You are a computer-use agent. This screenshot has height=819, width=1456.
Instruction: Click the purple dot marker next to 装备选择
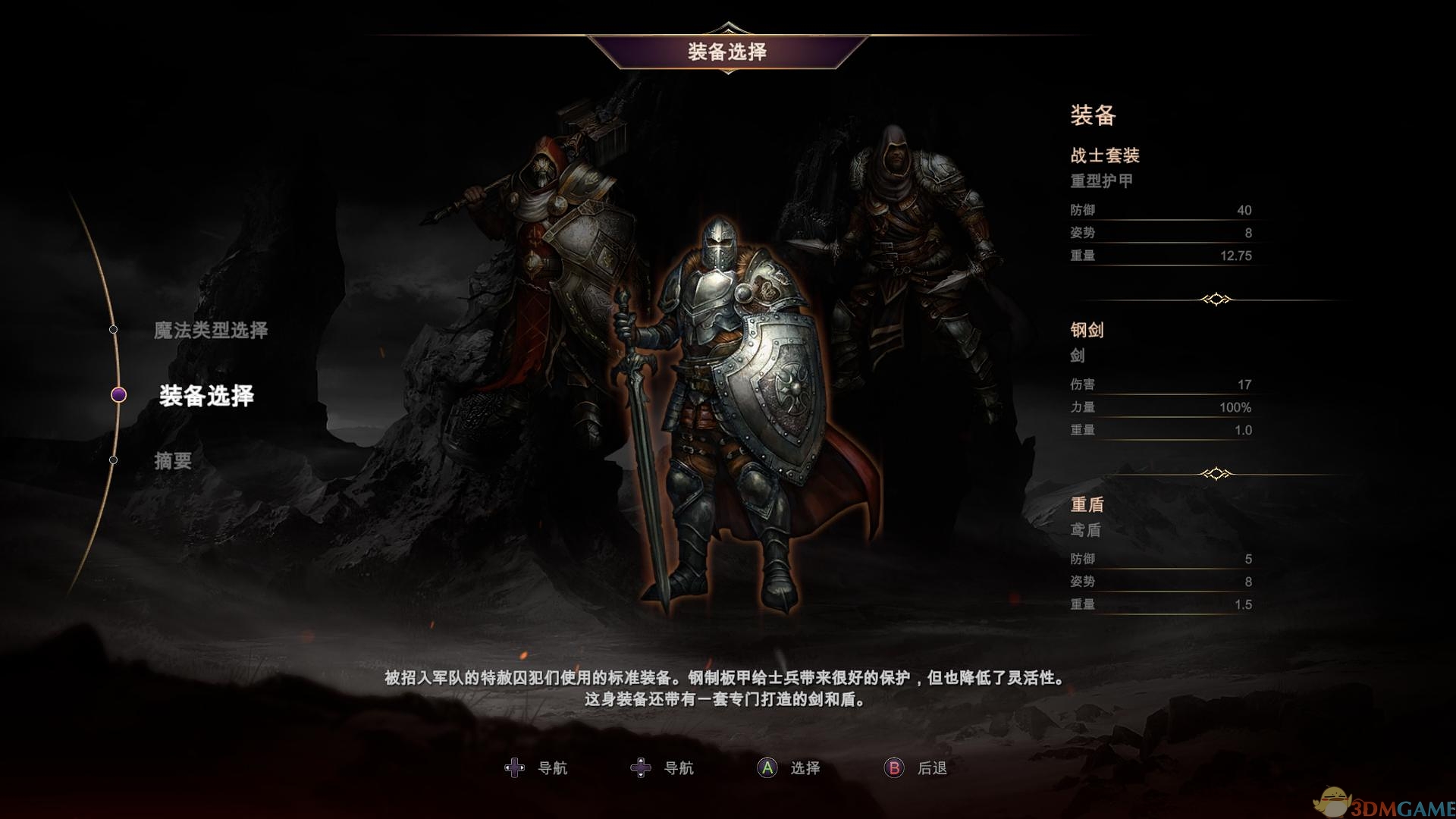pos(118,396)
